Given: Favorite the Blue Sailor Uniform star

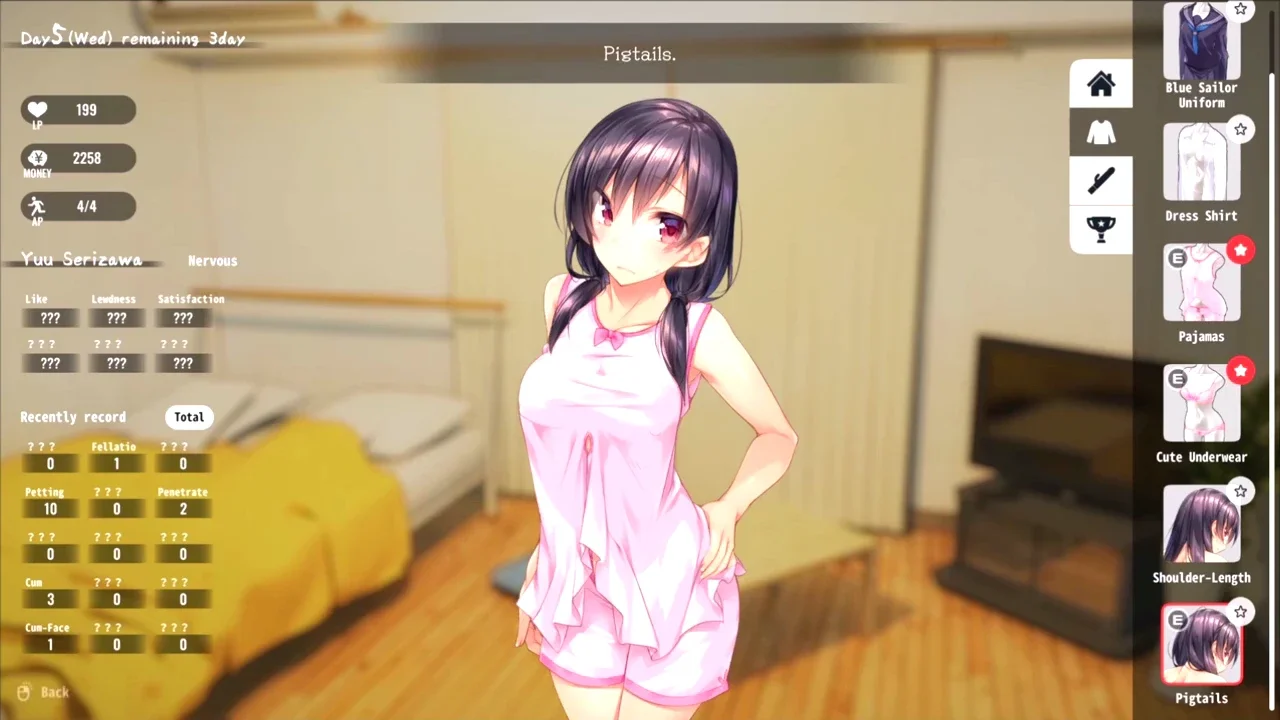Looking at the screenshot, I should pyautogui.click(x=1241, y=9).
